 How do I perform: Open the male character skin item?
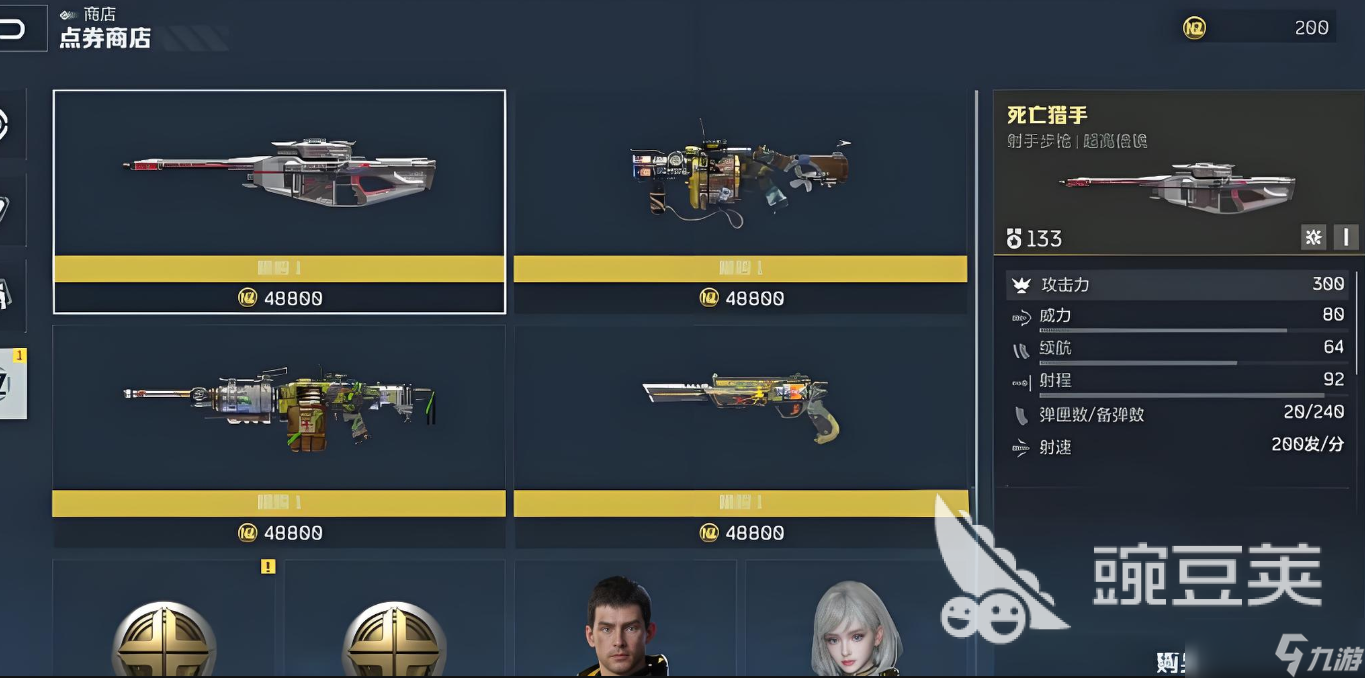click(625, 625)
